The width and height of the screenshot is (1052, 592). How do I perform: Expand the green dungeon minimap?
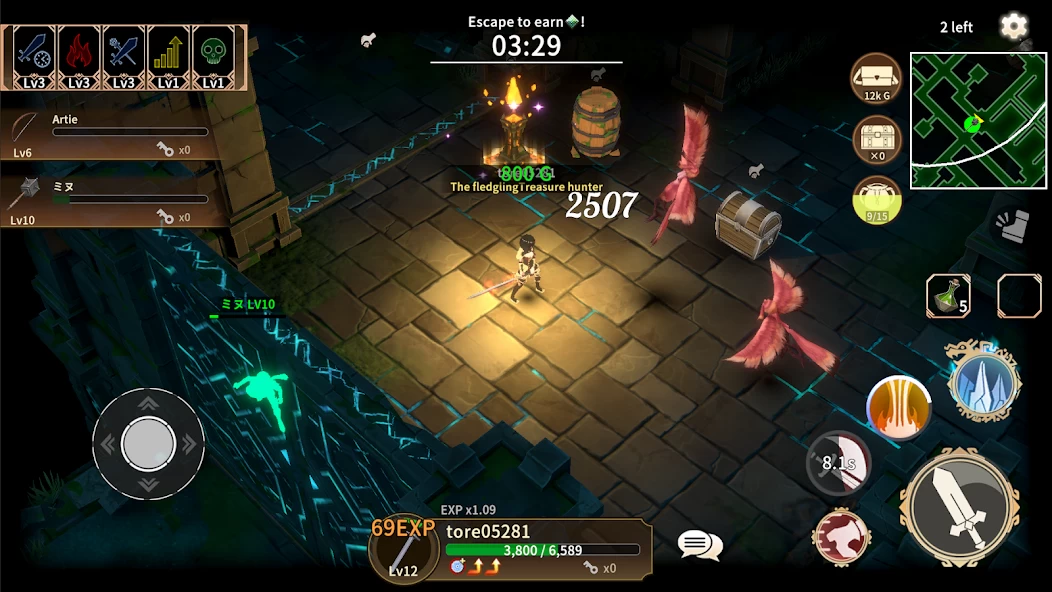[978, 120]
